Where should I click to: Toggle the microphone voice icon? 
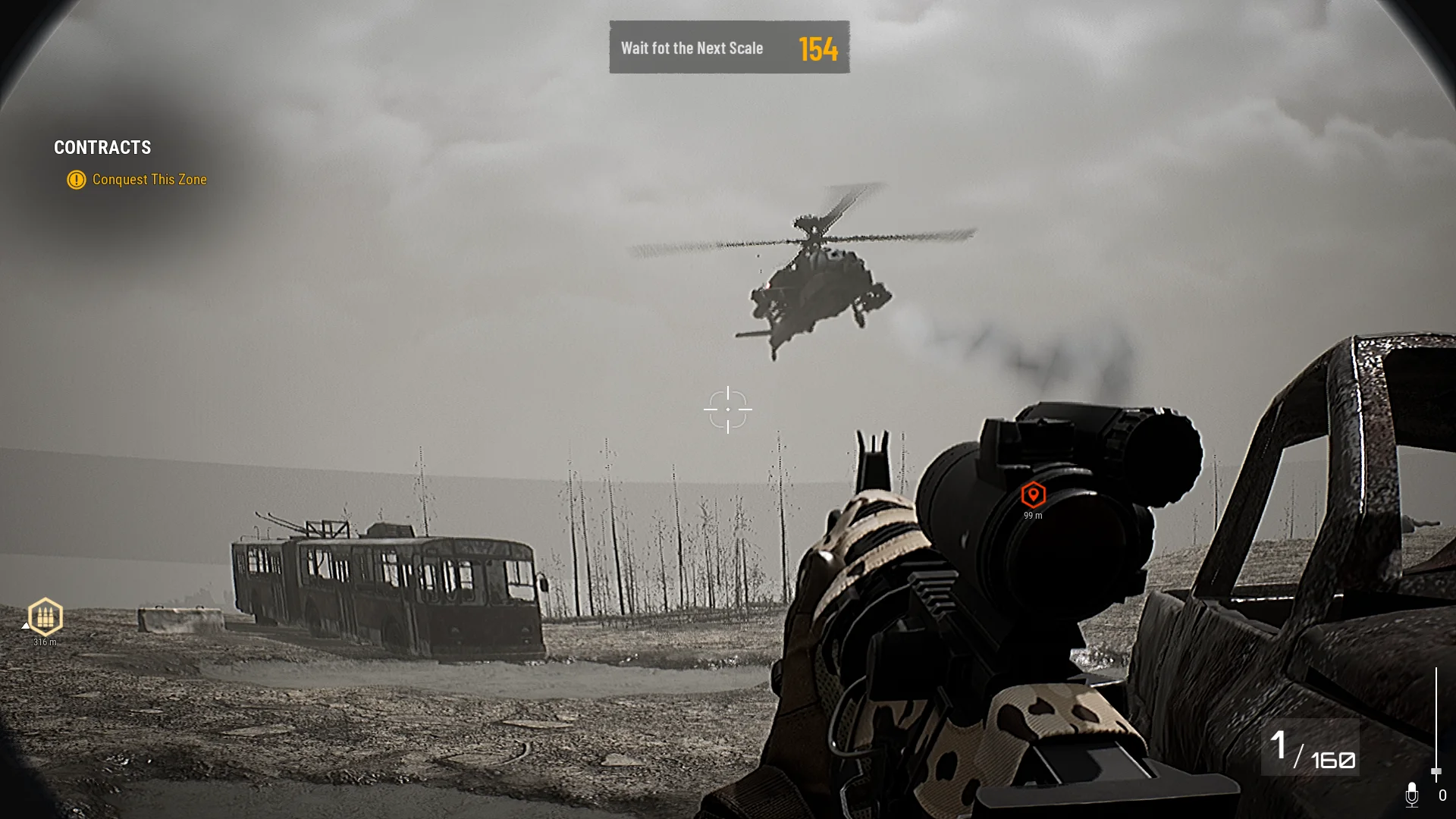1411,795
